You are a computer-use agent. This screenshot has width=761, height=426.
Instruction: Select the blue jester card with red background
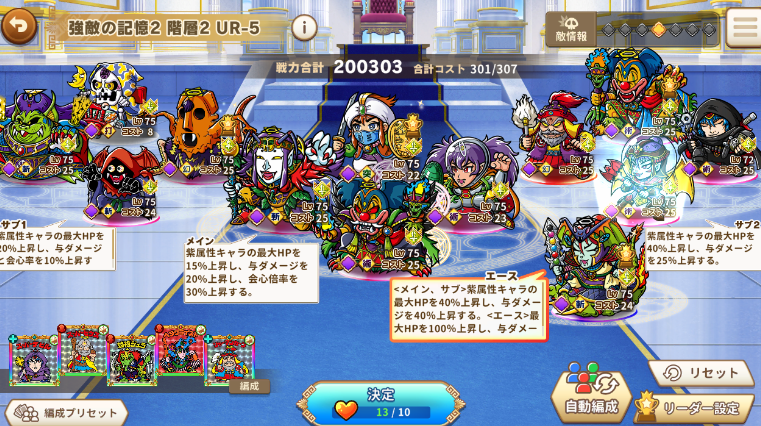(181, 356)
